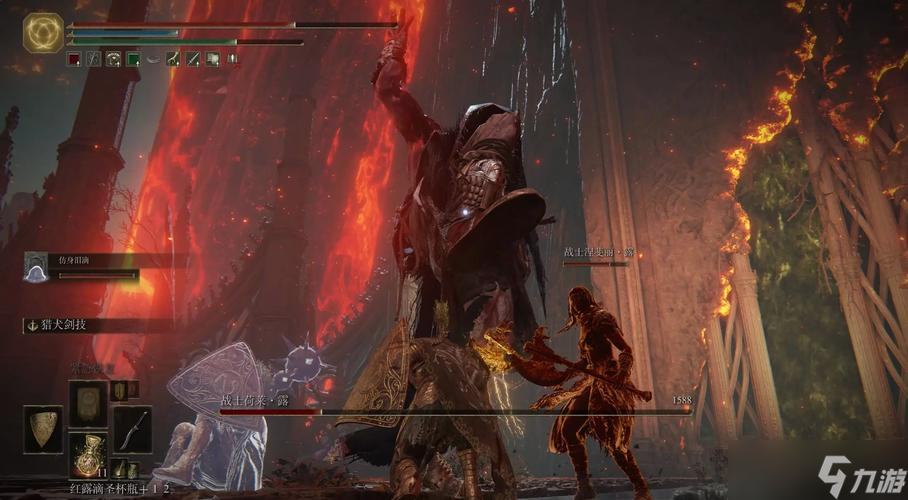Click the golden rune emblem beside the health bar
Image resolution: width=908 pixels, height=500 pixels.
click(x=42, y=32)
